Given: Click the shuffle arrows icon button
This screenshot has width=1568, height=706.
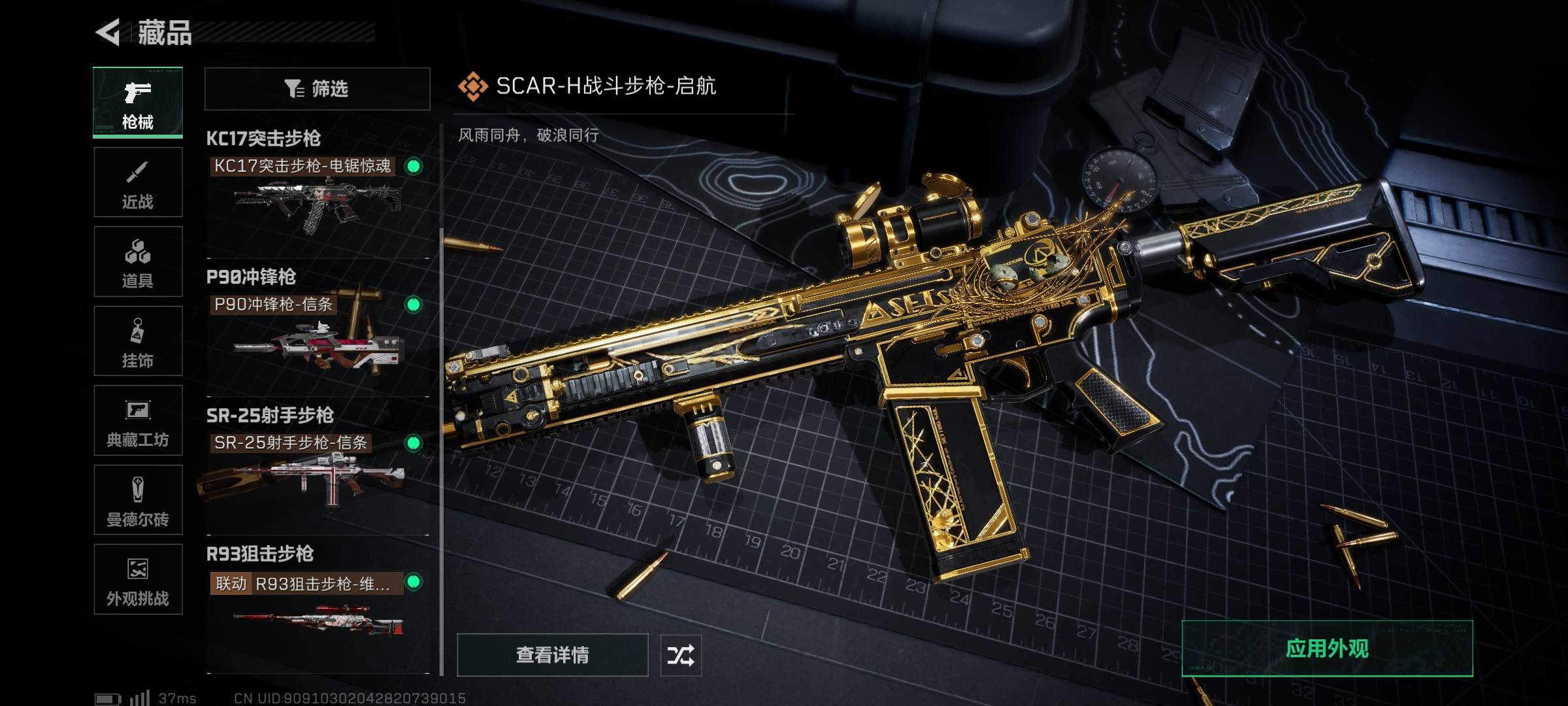Looking at the screenshot, I should coord(681,654).
